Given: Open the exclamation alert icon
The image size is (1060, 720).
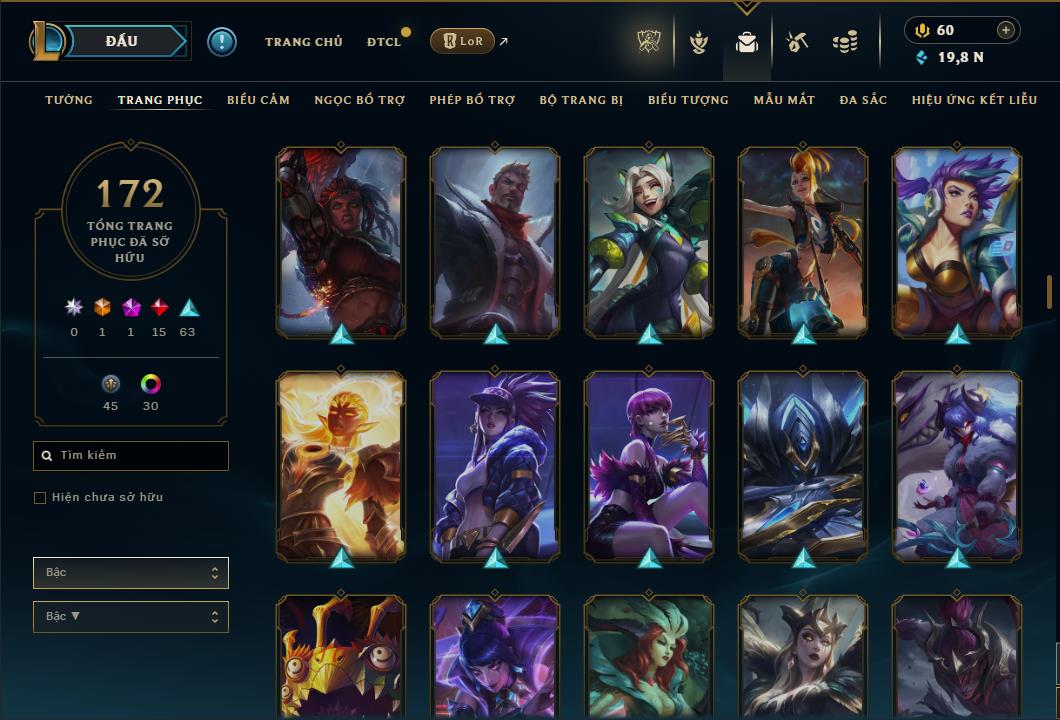Looking at the screenshot, I should tap(221, 41).
